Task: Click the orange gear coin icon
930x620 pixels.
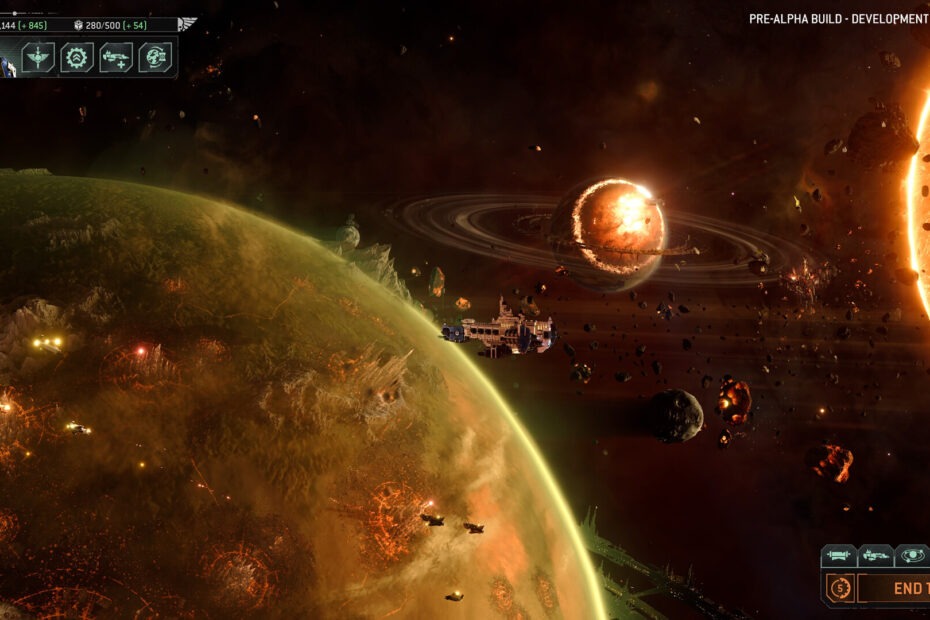Action: click(x=839, y=589)
